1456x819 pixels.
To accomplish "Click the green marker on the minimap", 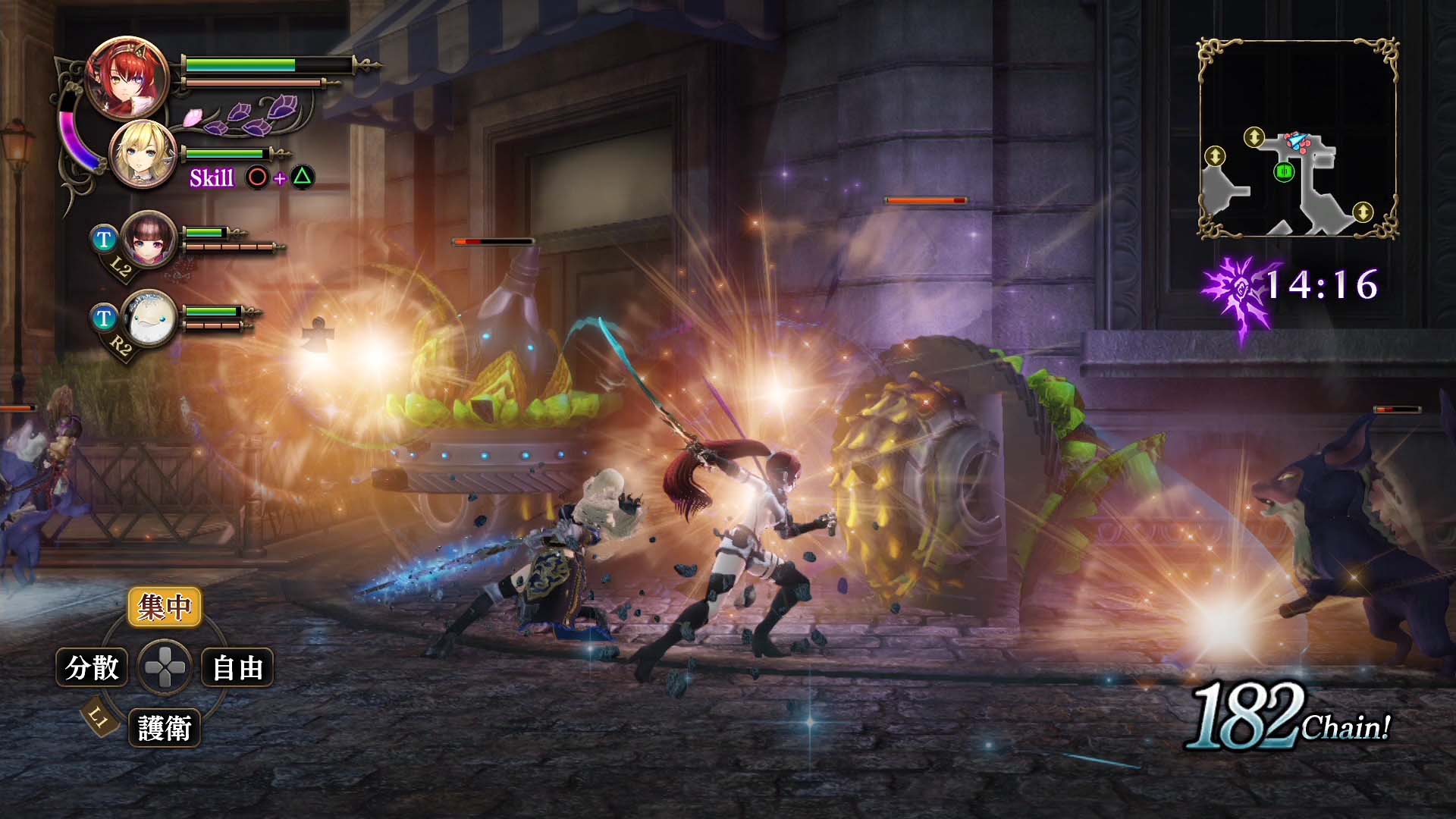I will (x=1283, y=172).
